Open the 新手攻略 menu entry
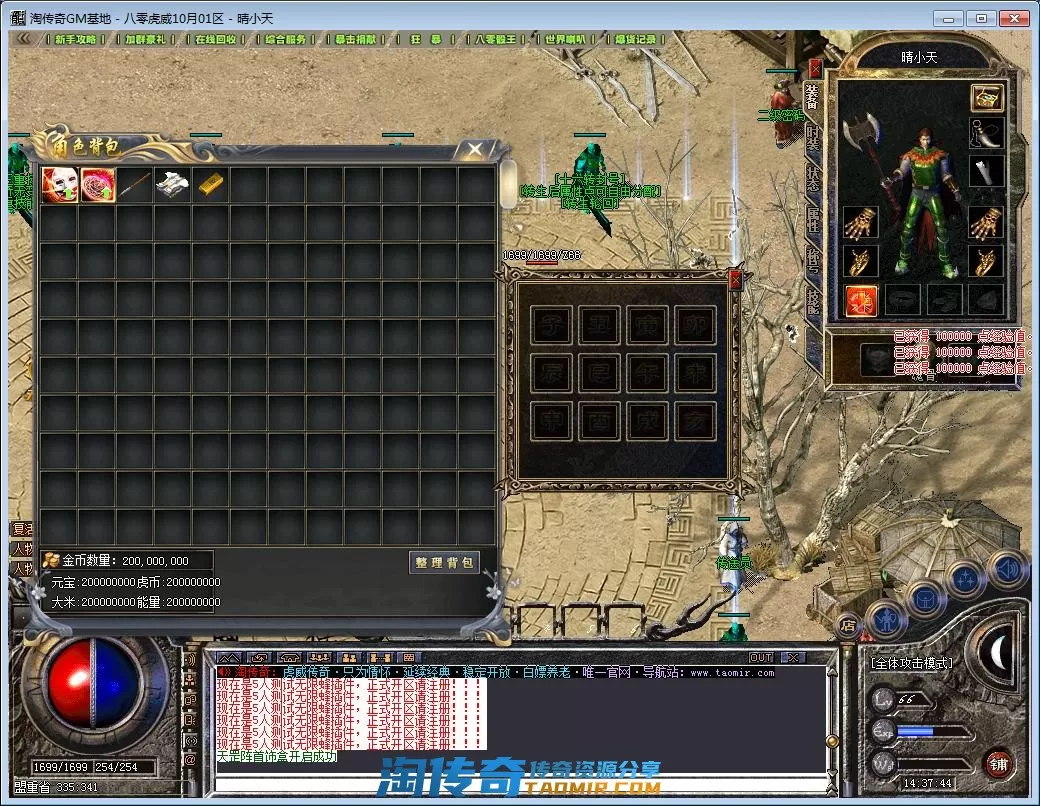Image resolution: width=1040 pixels, height=806 pixels. [76, 39]
